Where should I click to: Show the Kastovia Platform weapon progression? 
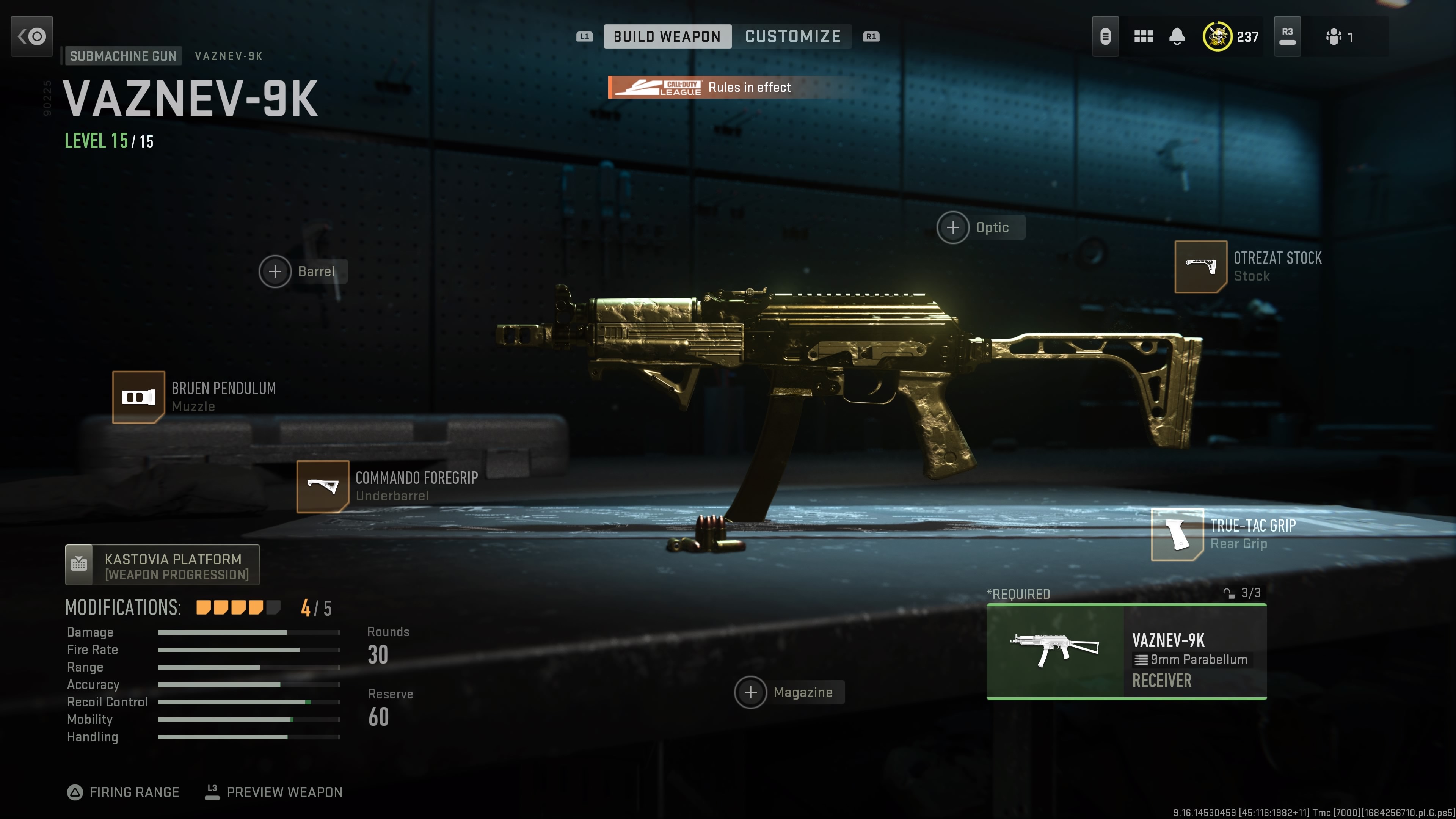[162, 566]
